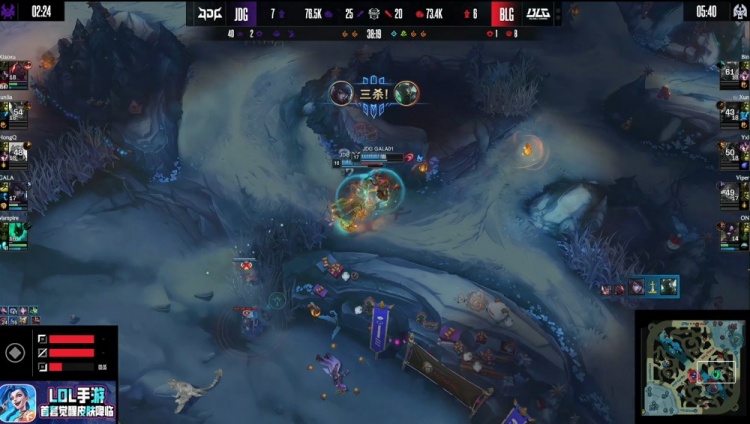Select ON's player portrait
This screenshot has height=424, width=750.
coord(729,233)
